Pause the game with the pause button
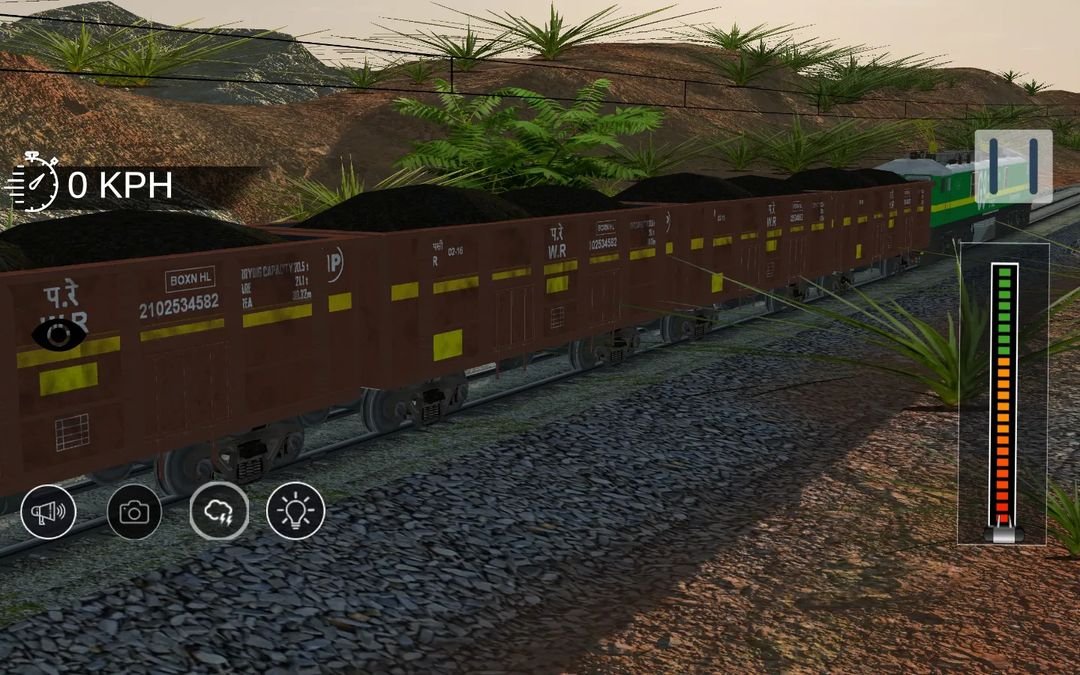The height and width of the screenshot is (675, 1080). pyautogui.click(x=1013, y=165)
